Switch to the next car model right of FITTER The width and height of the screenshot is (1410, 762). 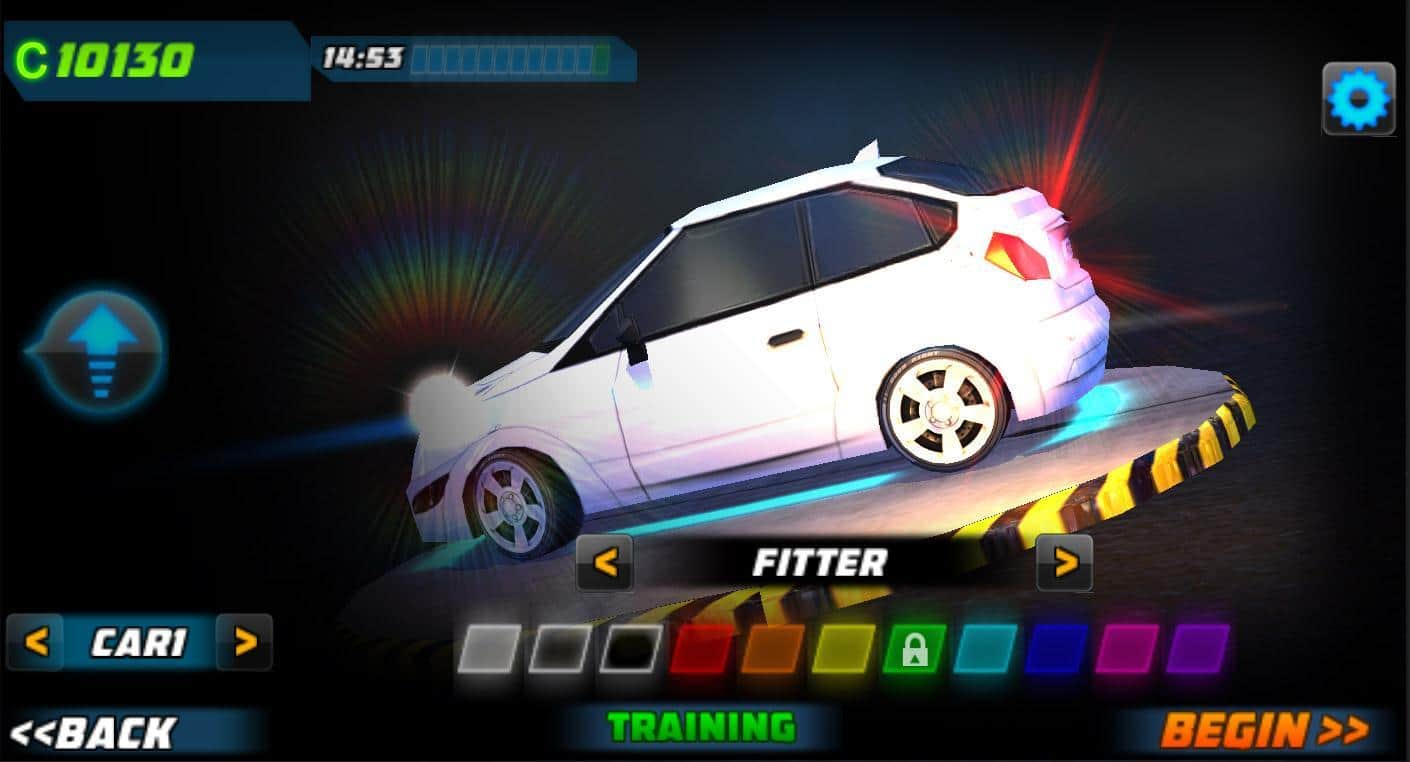(1064, 563)
